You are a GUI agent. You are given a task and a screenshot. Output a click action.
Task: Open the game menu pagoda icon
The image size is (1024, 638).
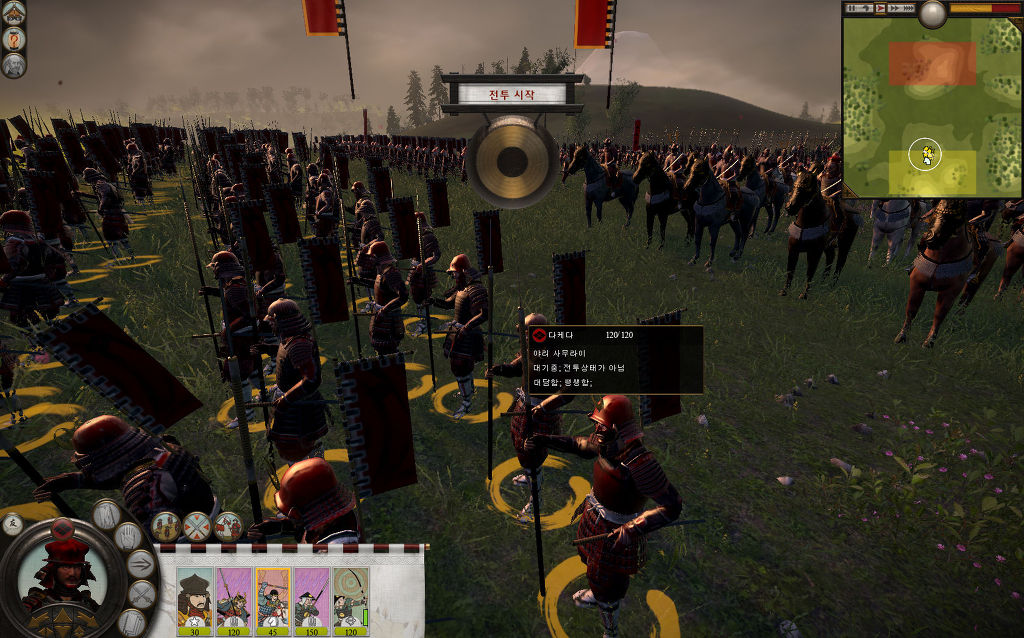[x=13, y=12]
